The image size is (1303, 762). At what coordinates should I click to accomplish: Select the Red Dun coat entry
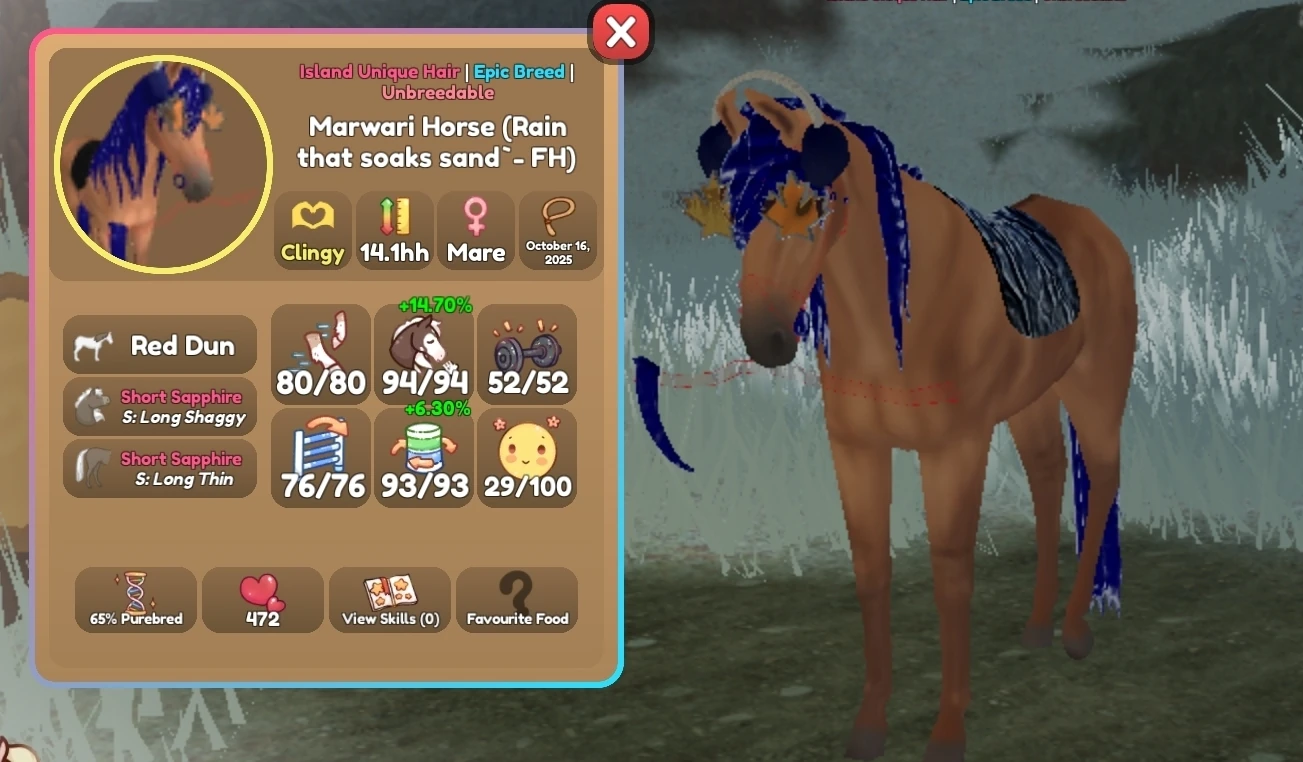(x=159, y=344)
